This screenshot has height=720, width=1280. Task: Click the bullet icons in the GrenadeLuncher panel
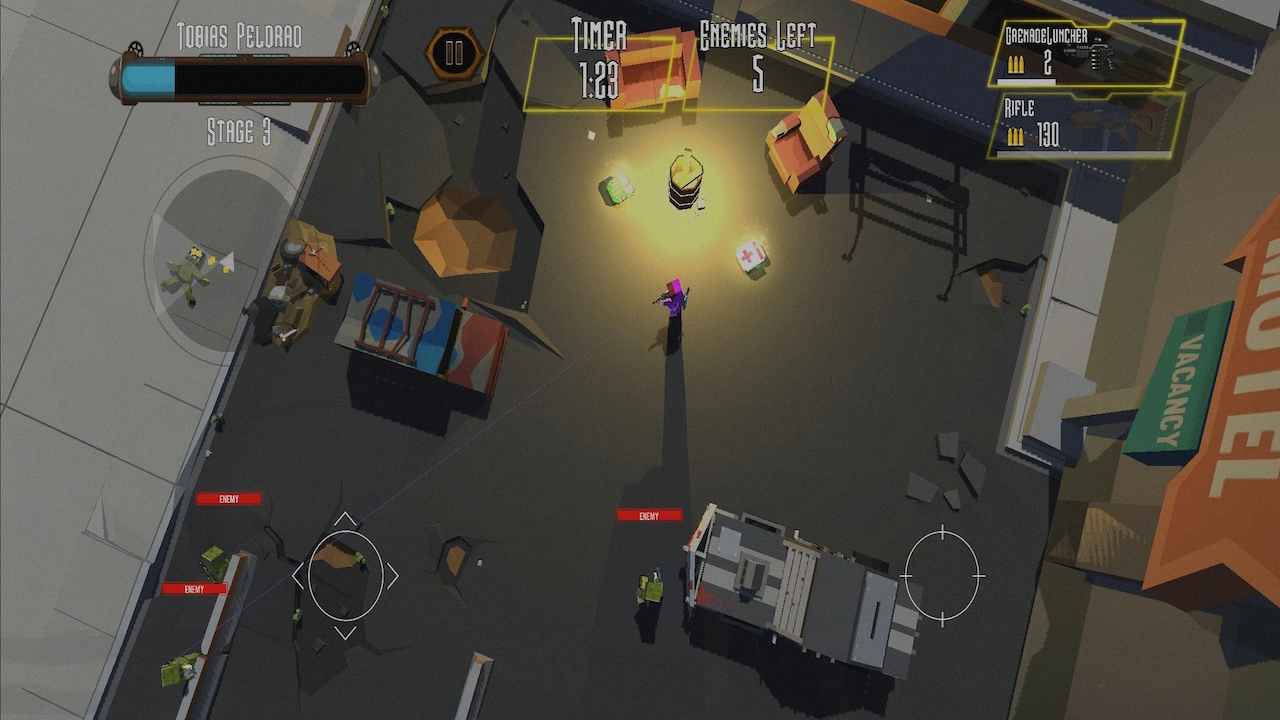(1018, 66)
